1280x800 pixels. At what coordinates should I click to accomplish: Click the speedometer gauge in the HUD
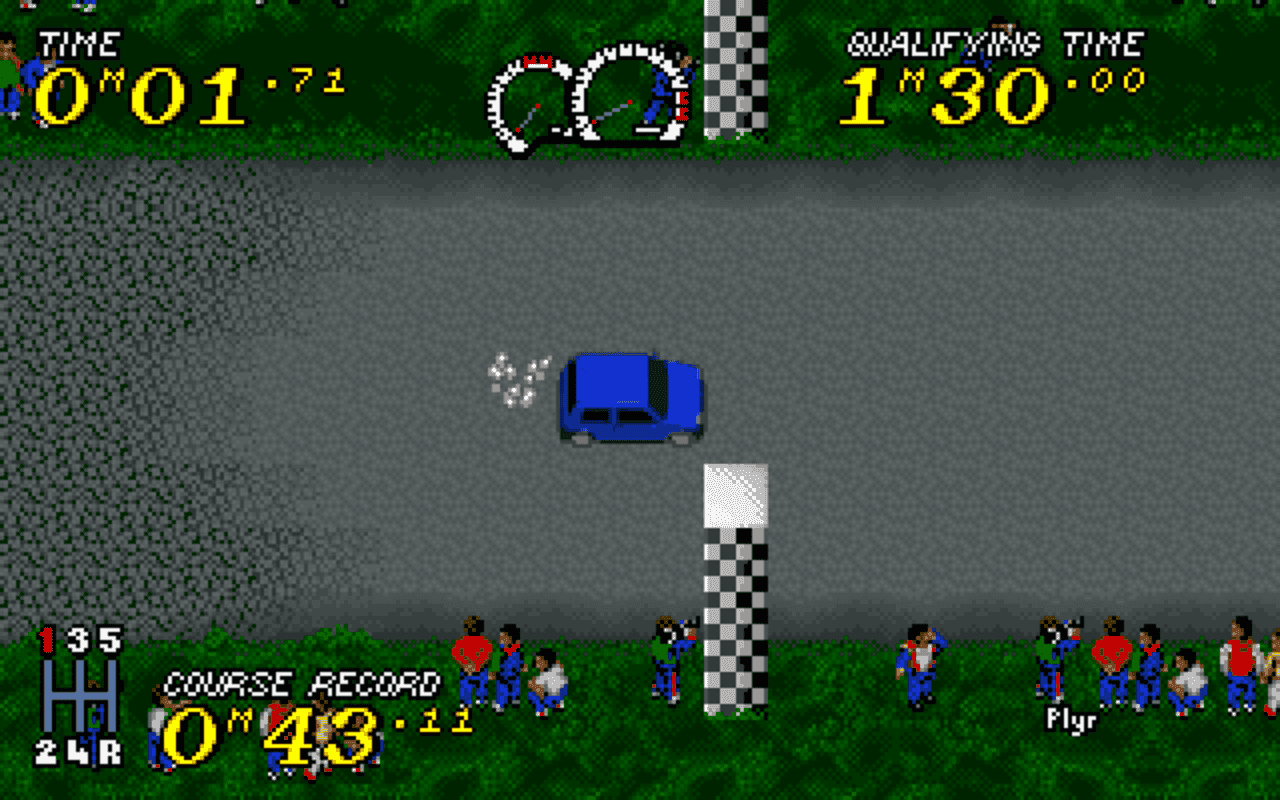pos(530,100)
